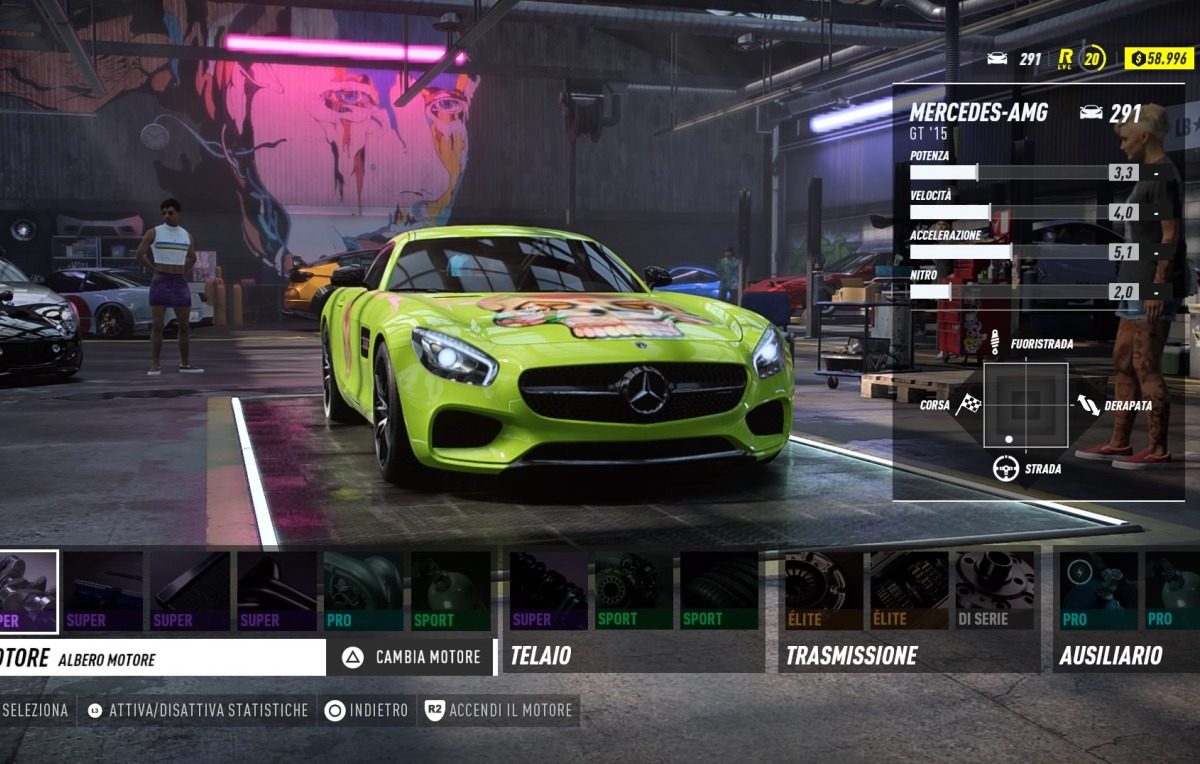
Task: Click the Seleziona prompt button
Action: point(34,710)
